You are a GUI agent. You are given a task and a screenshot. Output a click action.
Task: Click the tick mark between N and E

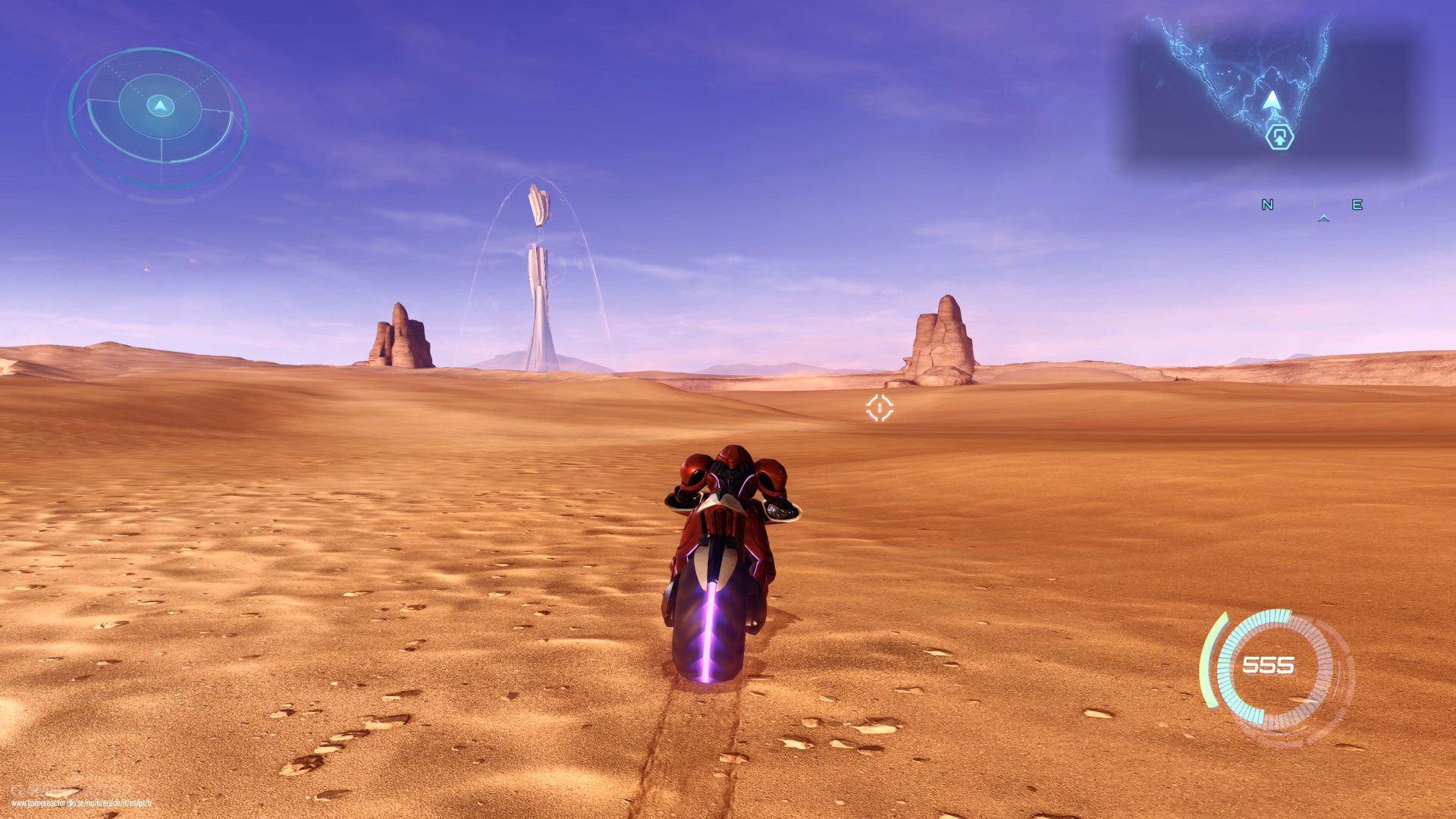click(1314, 202)
